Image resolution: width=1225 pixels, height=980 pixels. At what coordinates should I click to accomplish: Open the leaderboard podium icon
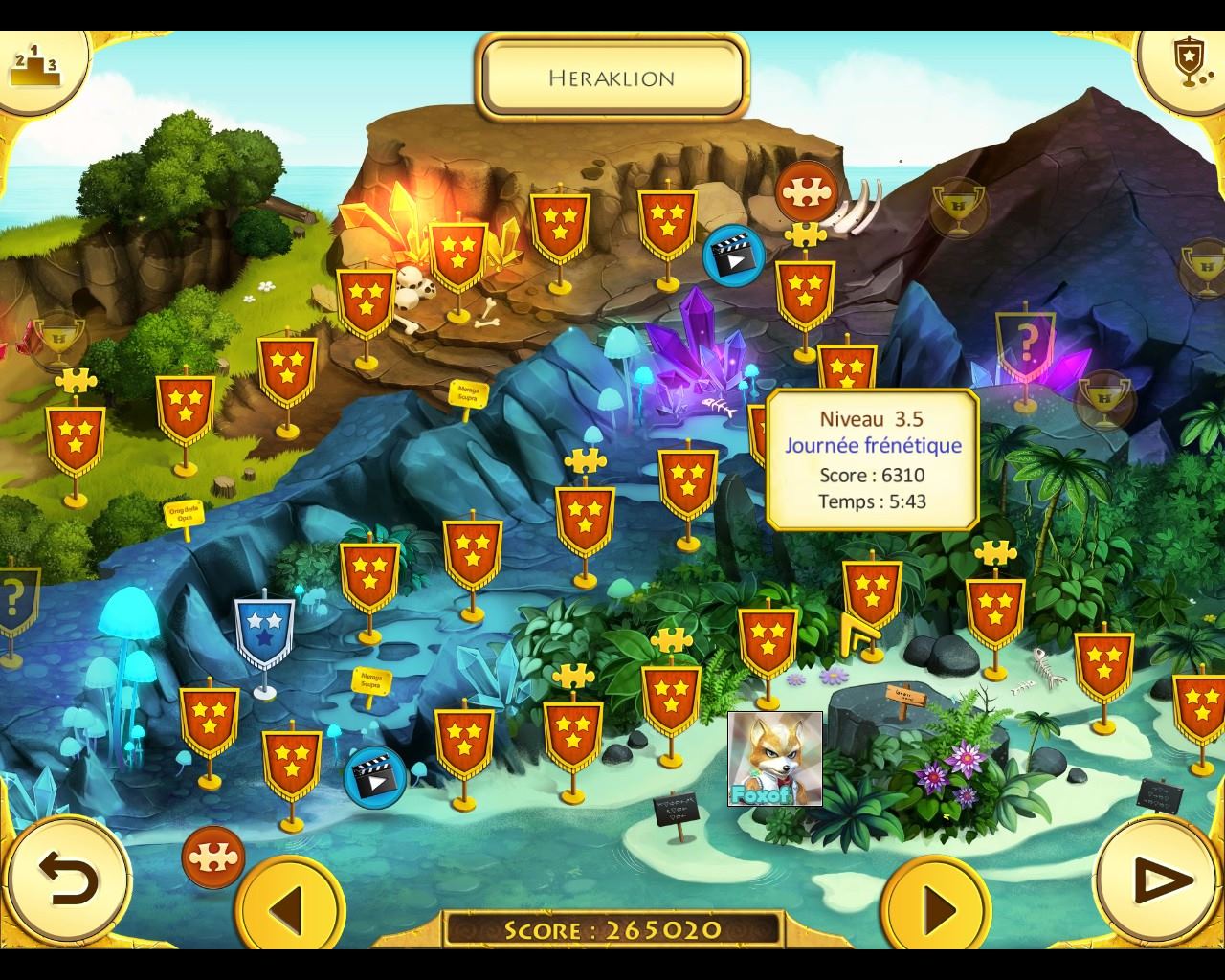35,65
